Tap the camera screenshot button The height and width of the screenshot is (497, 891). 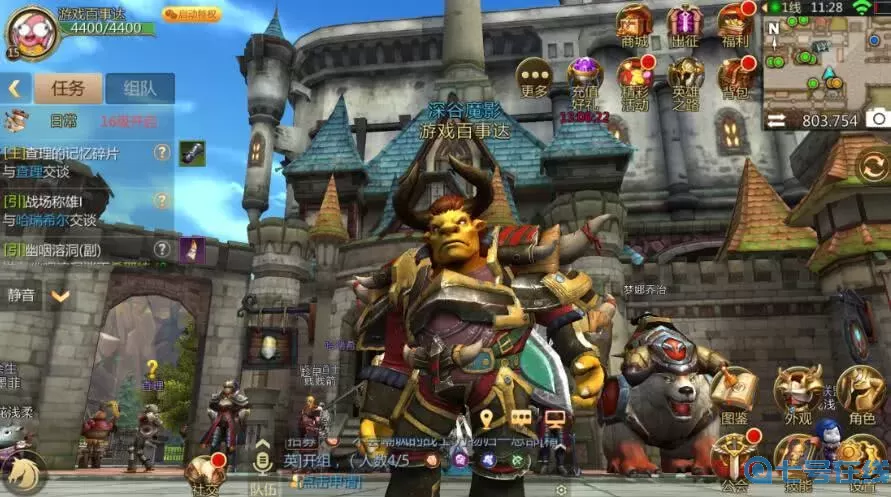(876, 118)
